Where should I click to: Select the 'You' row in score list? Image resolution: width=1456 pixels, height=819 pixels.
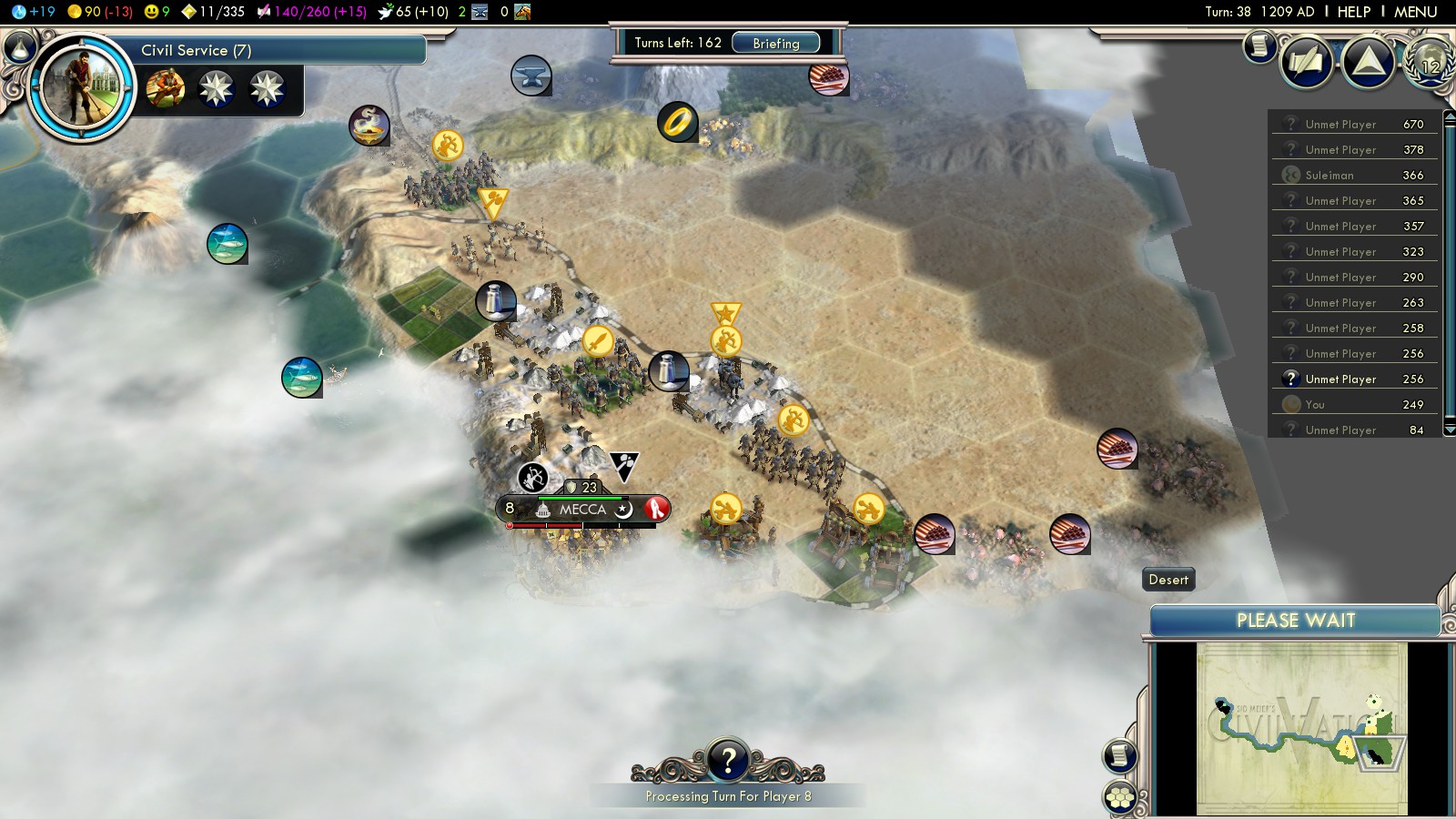(x=1315, y=404)
